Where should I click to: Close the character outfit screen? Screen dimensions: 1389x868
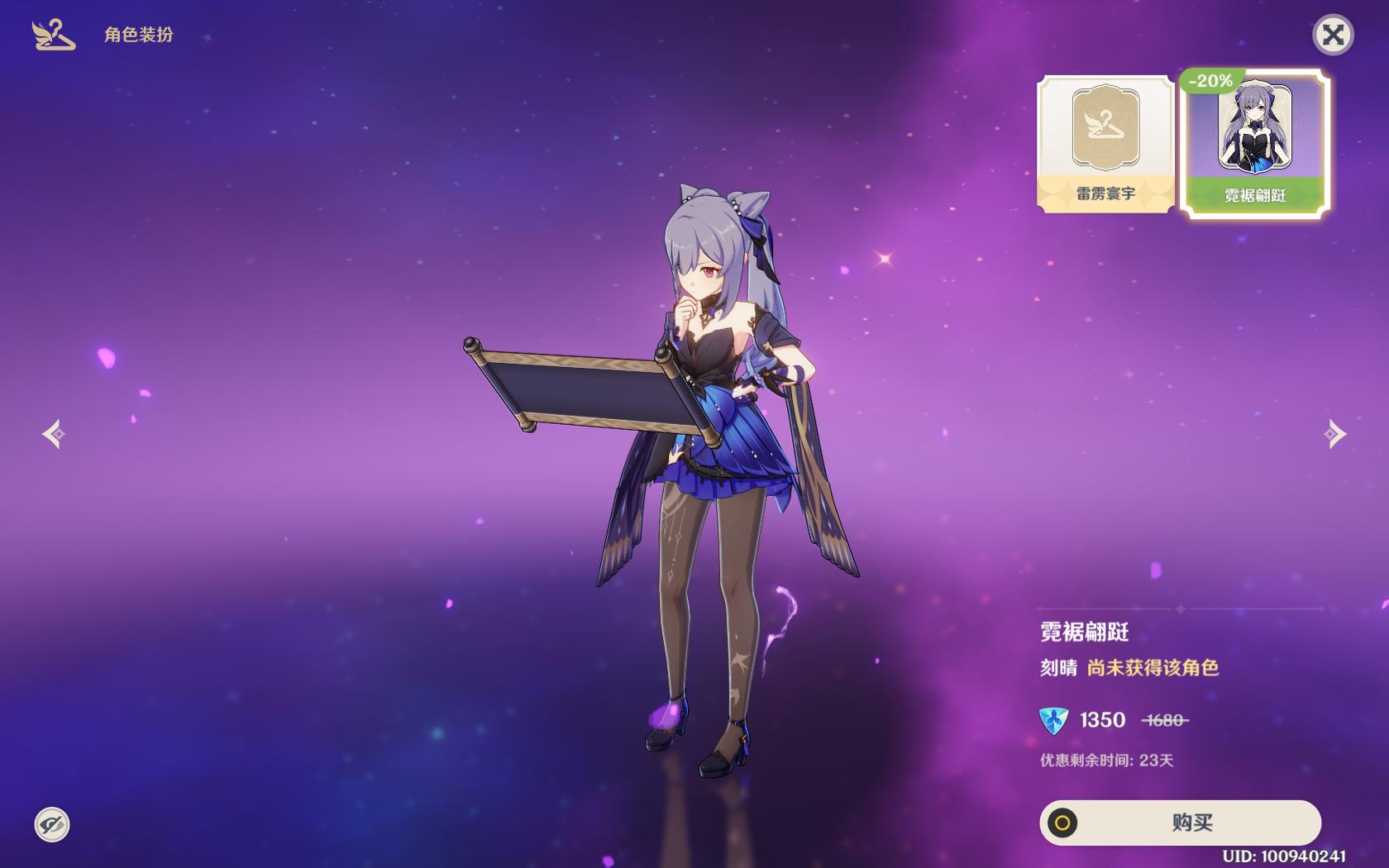1333,36
